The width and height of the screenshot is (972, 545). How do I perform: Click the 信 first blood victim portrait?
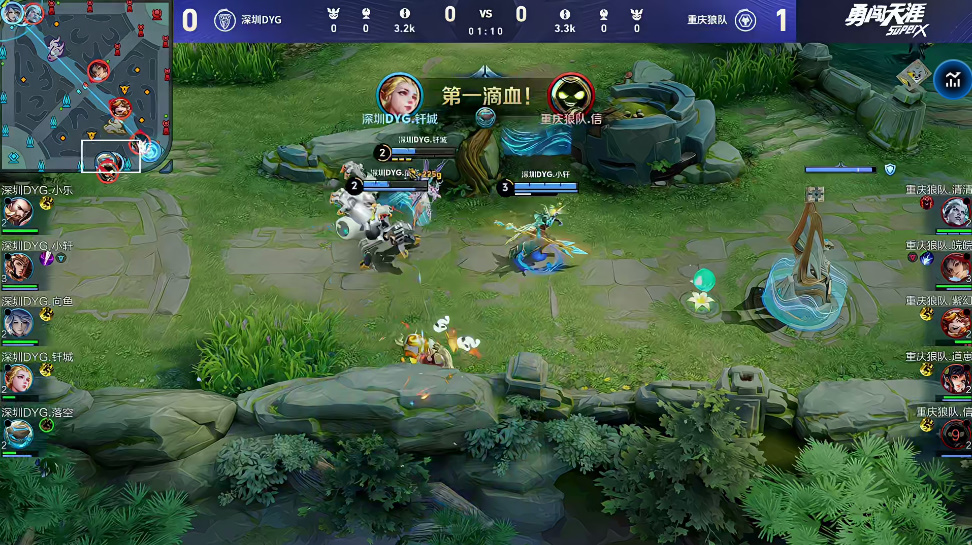tap(571, 94)
